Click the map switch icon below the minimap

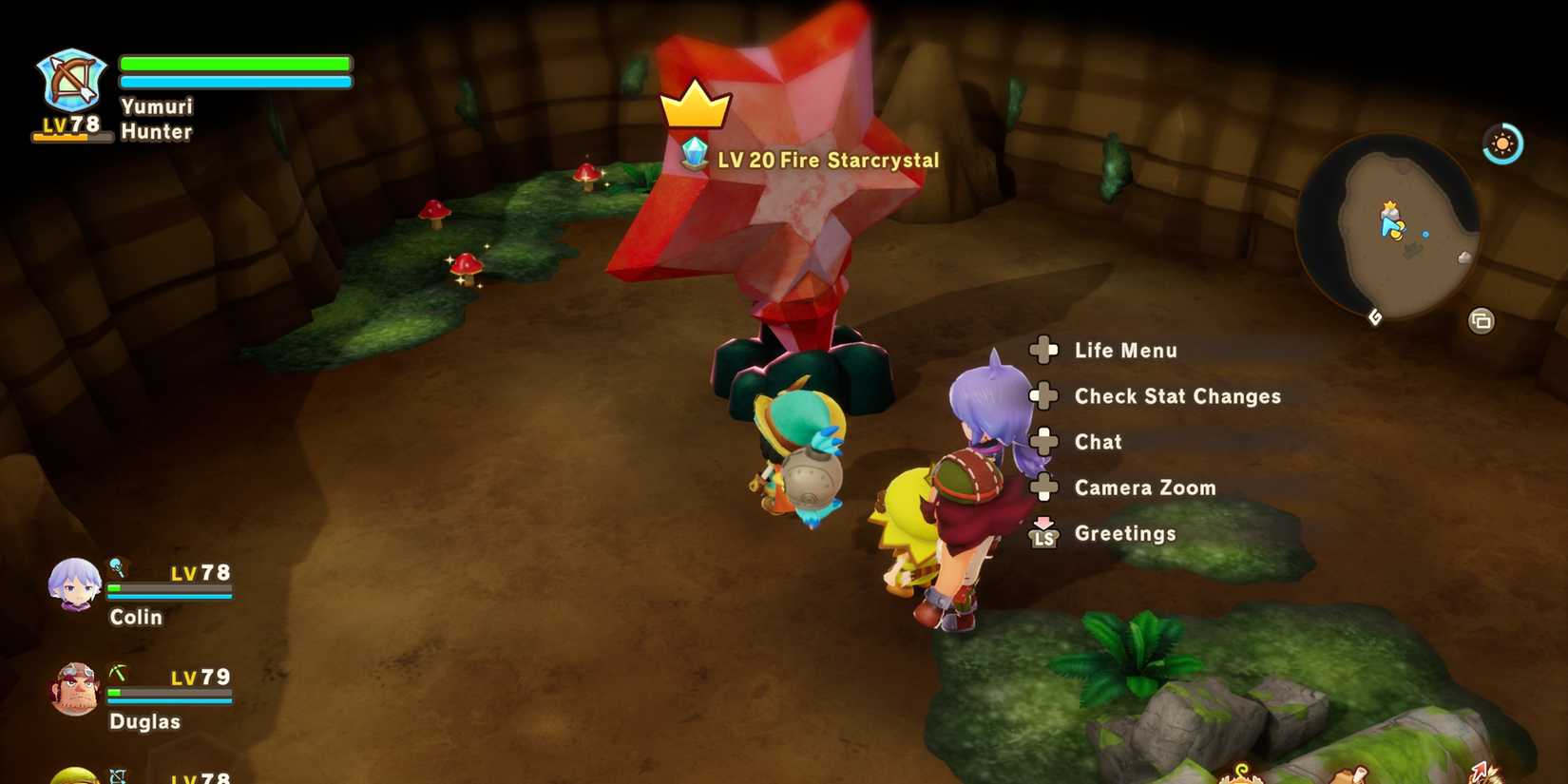(x=1480, y=321)
